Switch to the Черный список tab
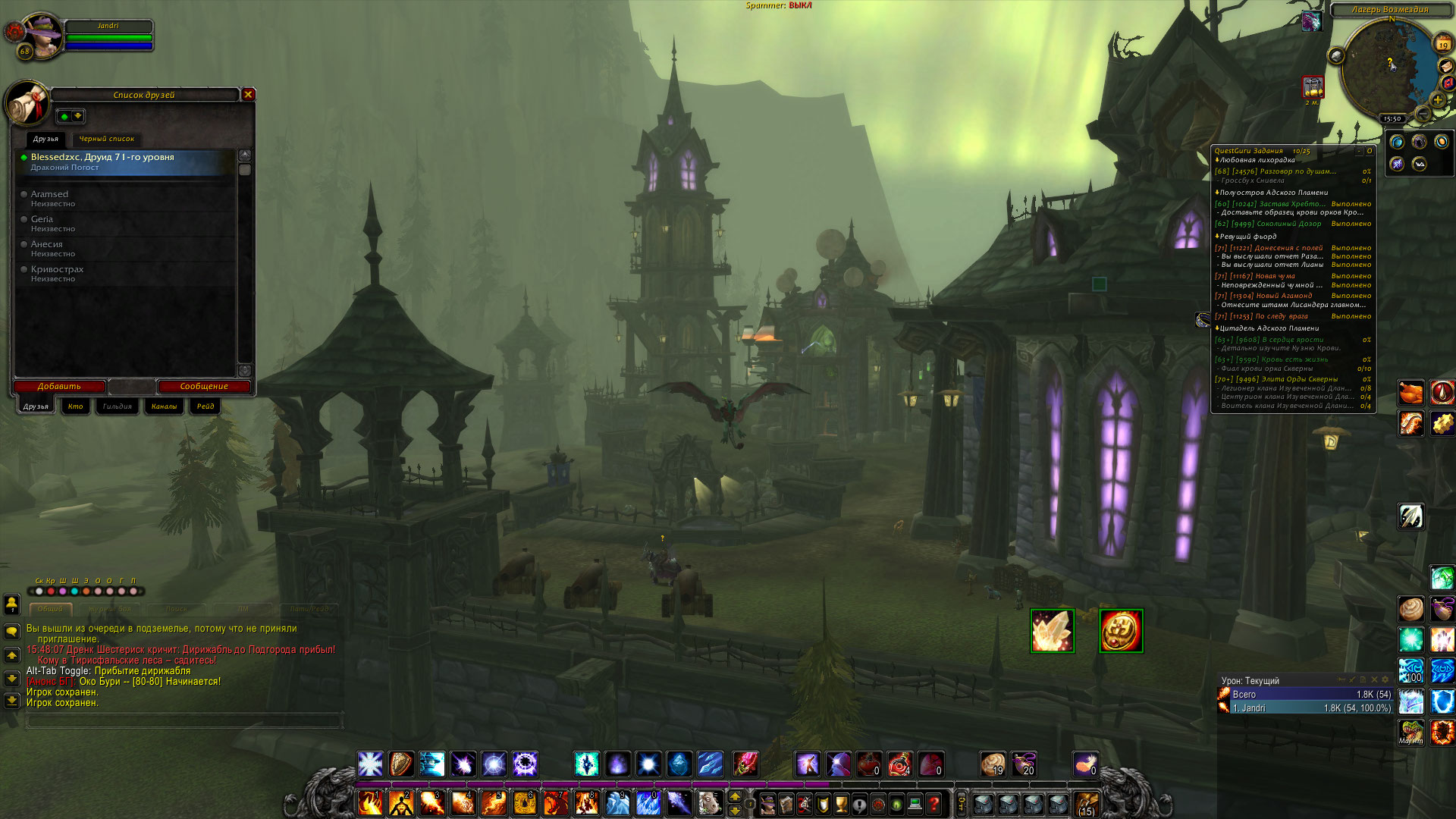1456x819 pixels. [106, 139]
